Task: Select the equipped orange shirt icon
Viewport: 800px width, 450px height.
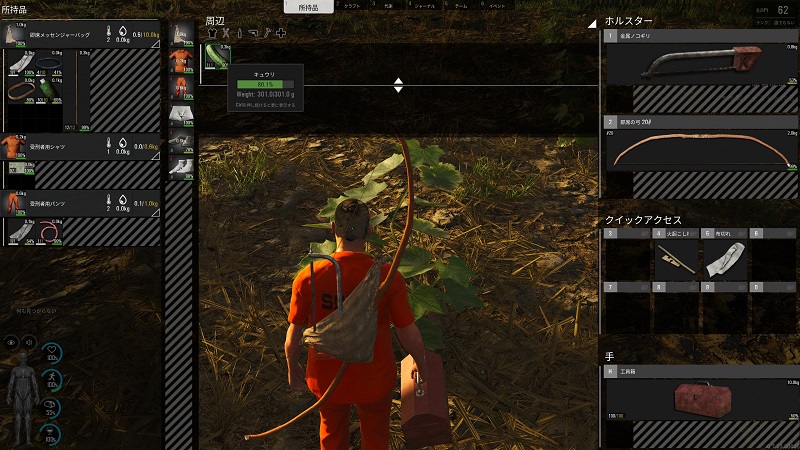Action: tap(181, 63)
